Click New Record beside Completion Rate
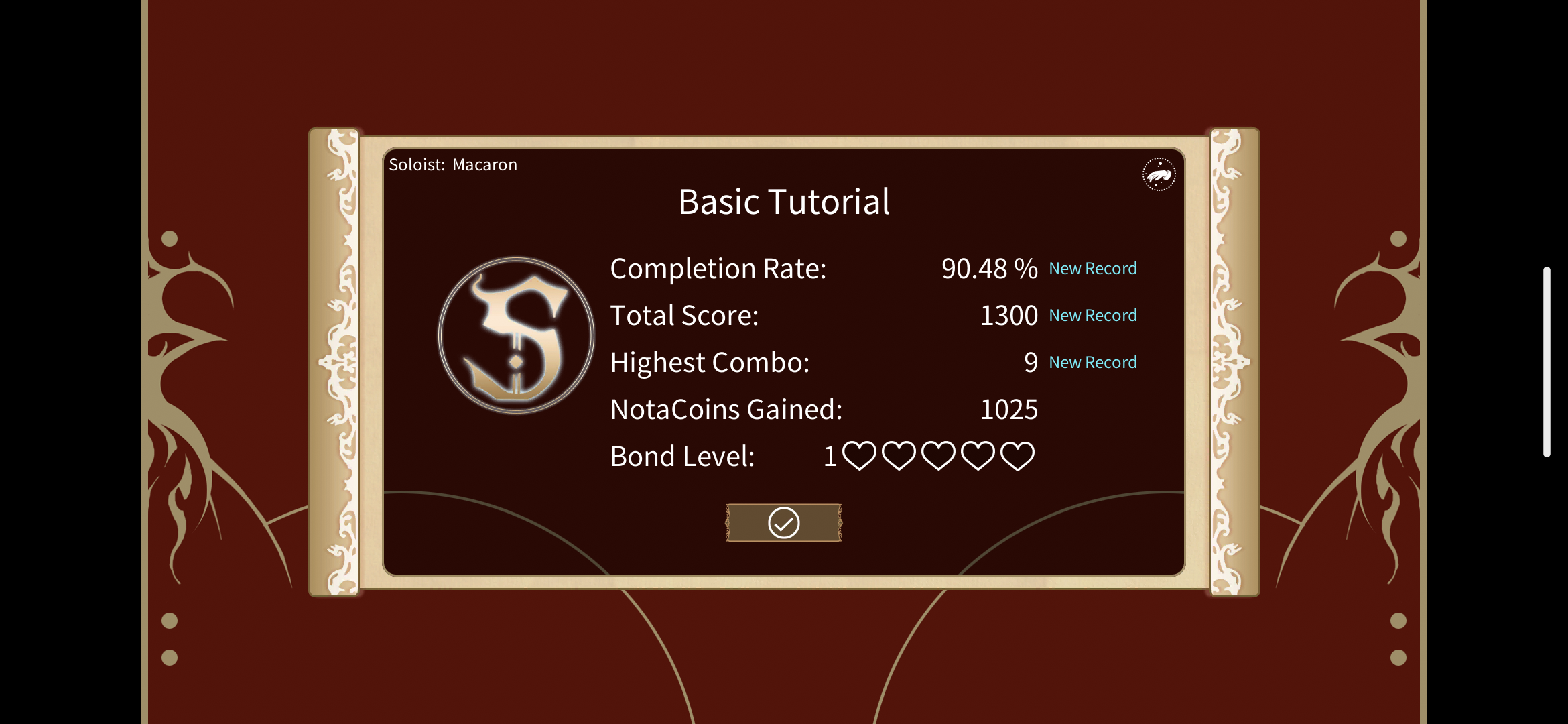 [1092, 268]
